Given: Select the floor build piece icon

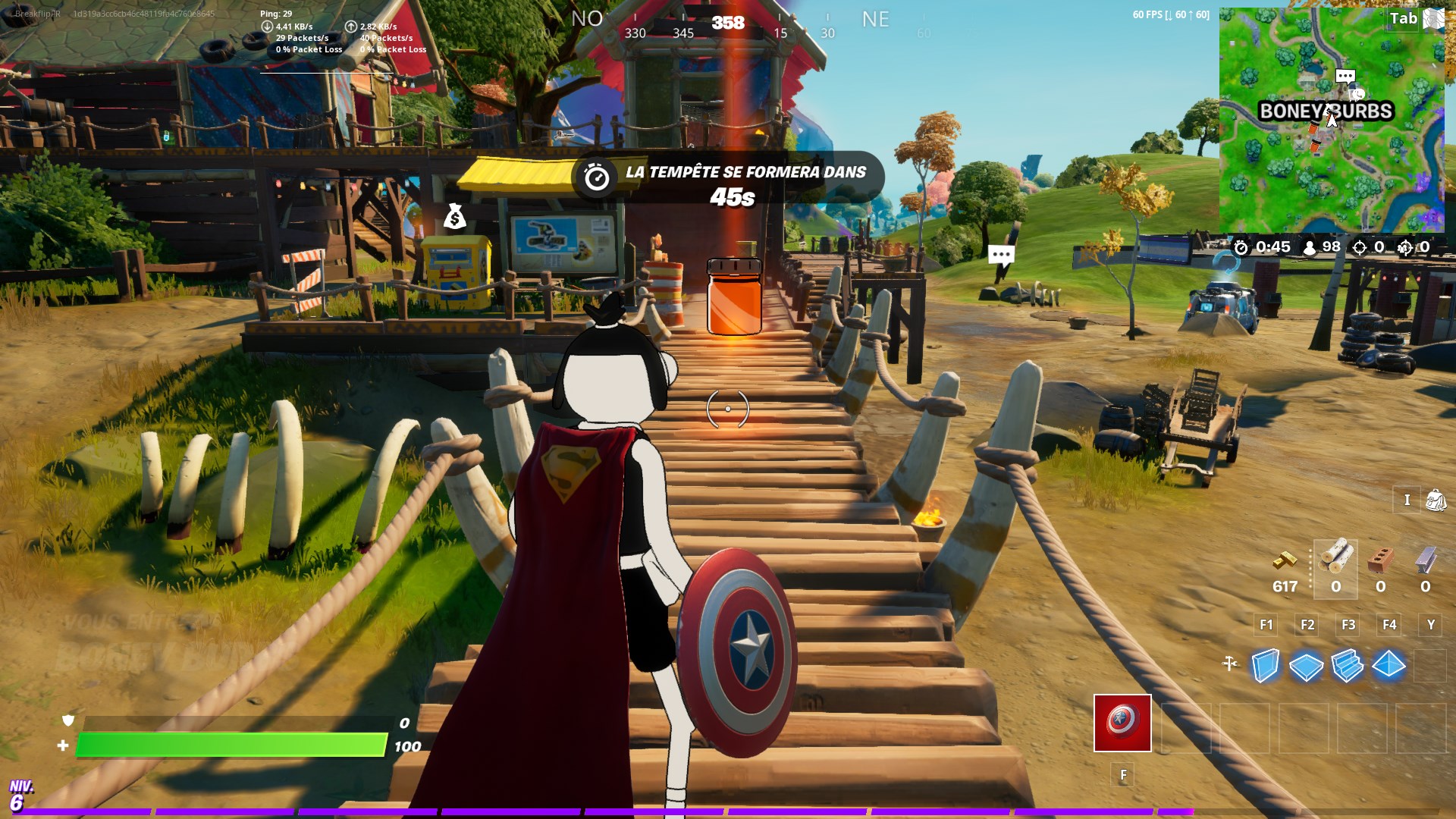Looking at the screenshot, I should 1306,666.
